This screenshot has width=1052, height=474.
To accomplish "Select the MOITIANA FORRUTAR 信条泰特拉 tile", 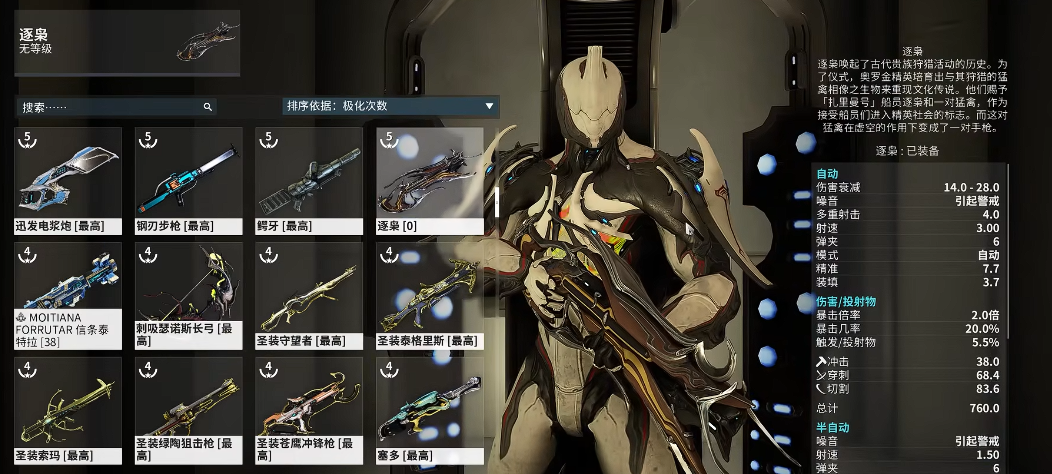I will coord(69,295).
